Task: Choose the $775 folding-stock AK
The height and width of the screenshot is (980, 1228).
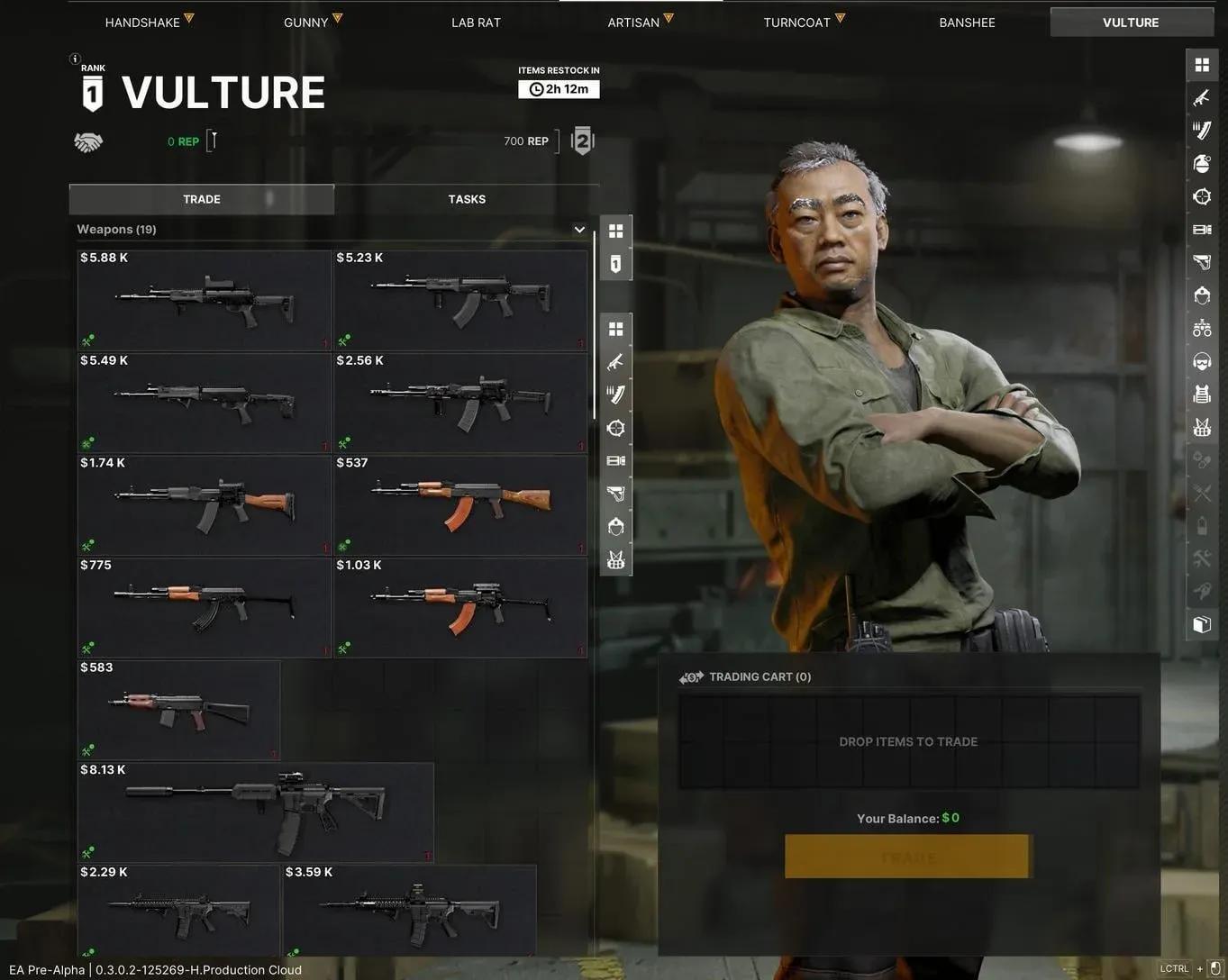Action: [x=205, y=608]
